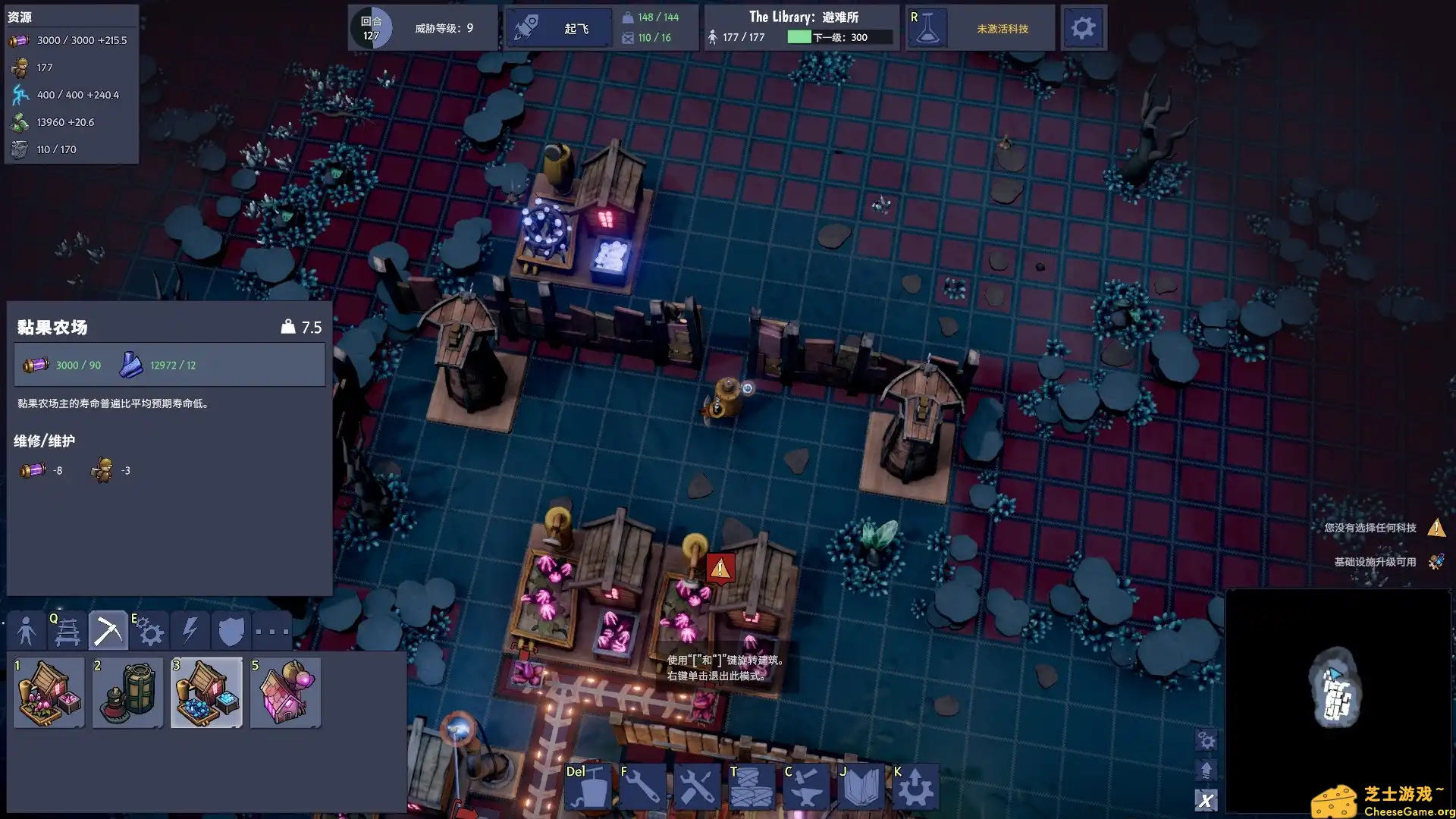
Task: Expand the three-dots more categories tab
Action: pyautogui.click(x=271, y=631)
